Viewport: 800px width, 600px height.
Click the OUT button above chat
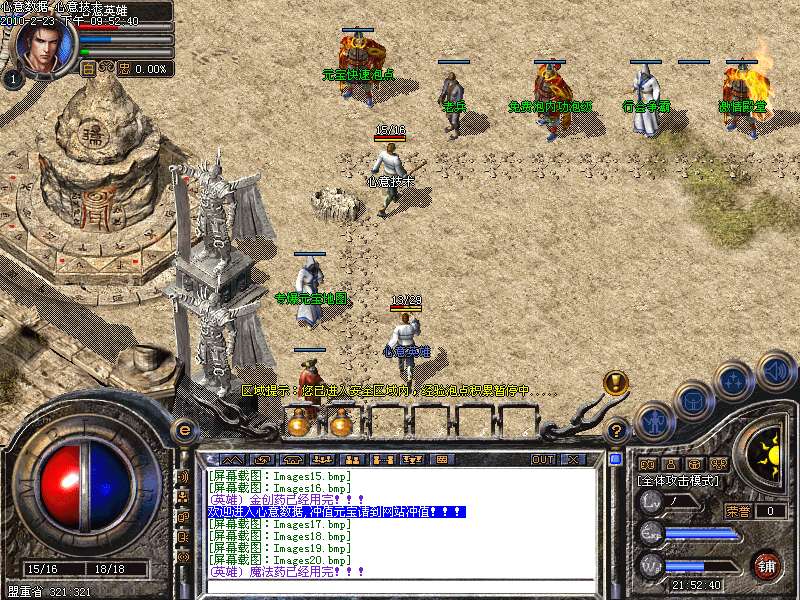pos(543,459)
